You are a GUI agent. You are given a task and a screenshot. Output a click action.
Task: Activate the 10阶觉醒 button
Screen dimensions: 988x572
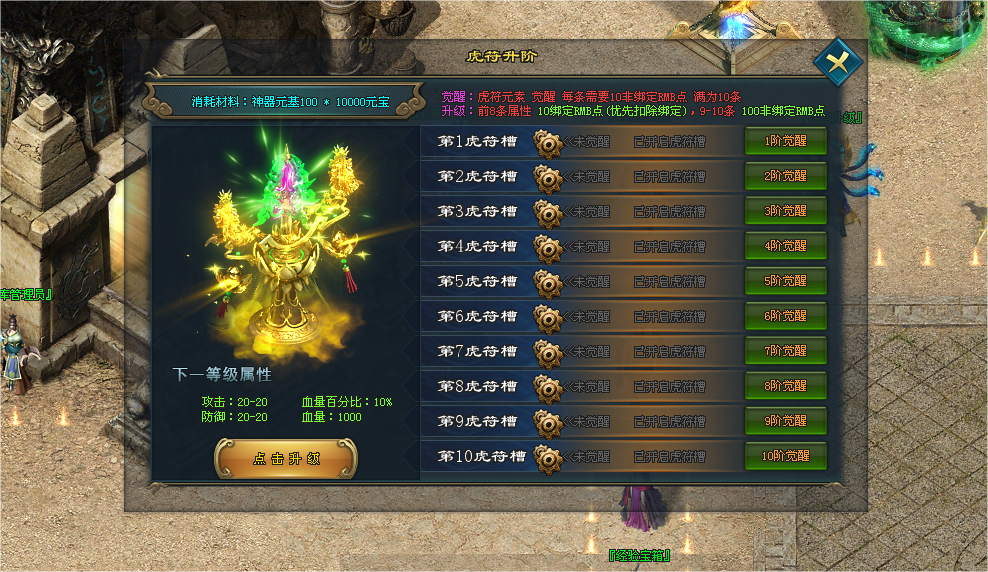coord(785,456)
